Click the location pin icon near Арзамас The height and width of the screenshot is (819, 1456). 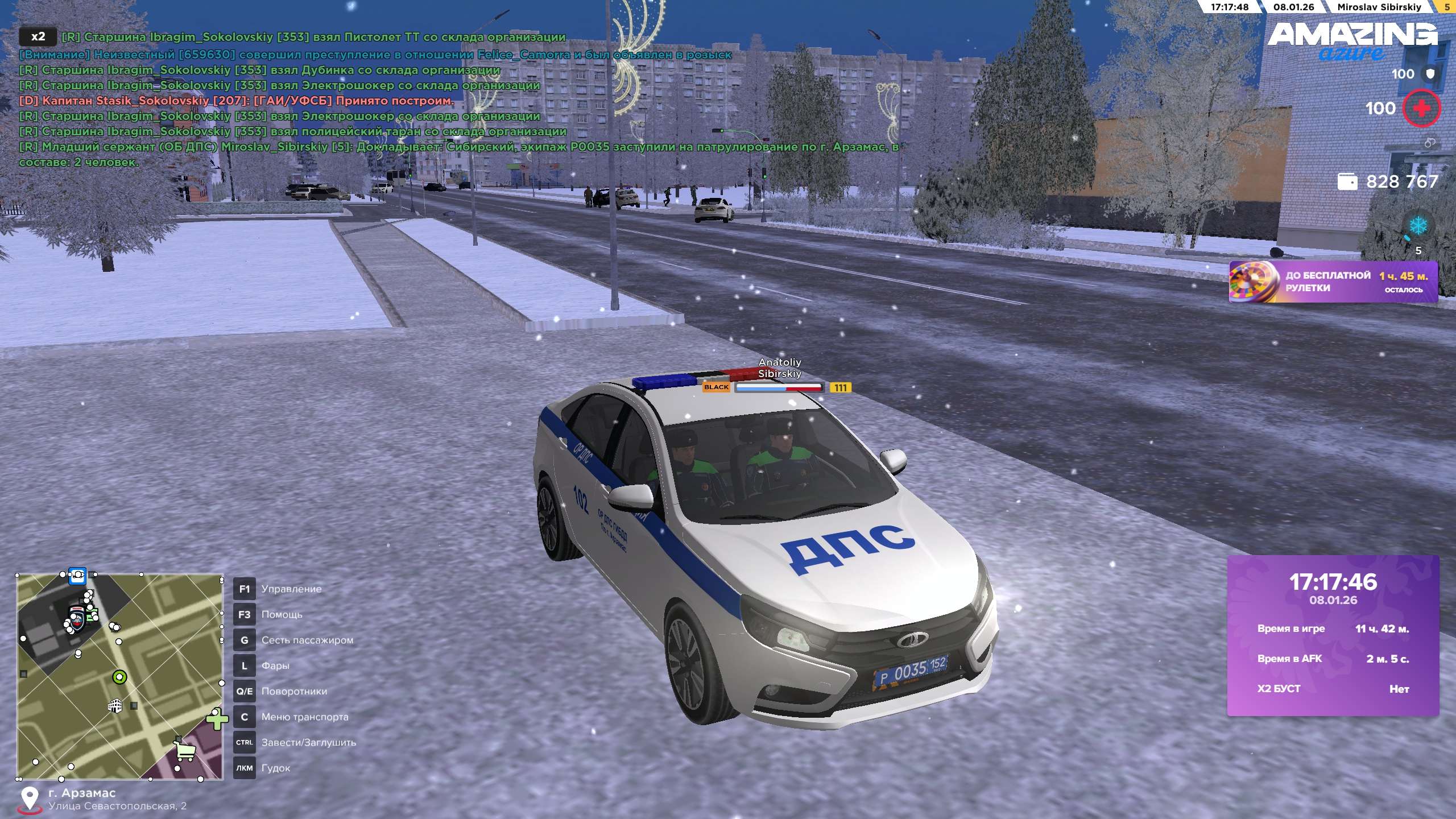tap(29, 799)
